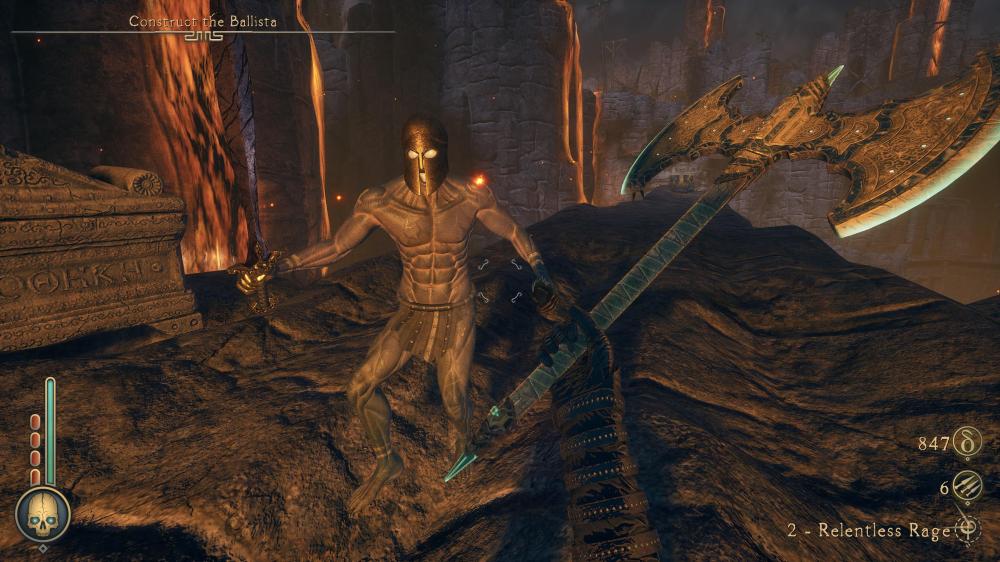Viewport: 1000px width, 562px height.
Task: Select the throwing javelins icon
Action: click(x=967, y=488)
